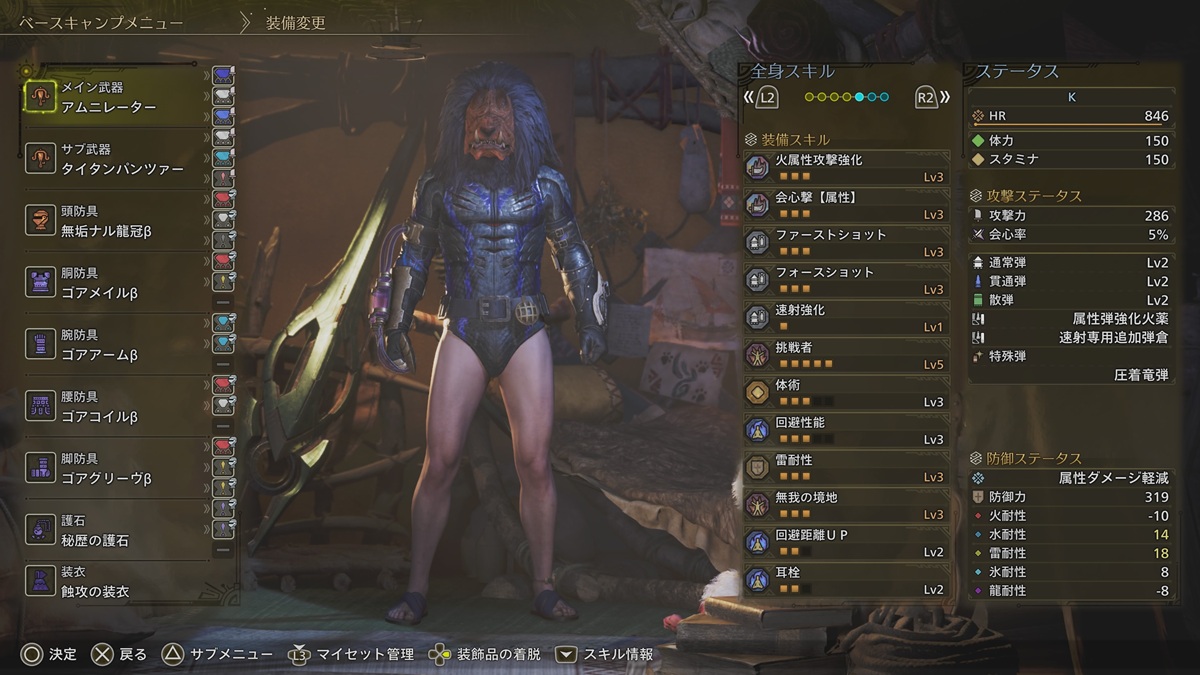Select sub weapon タイタンバンツァー slot
Viewport: 1200px width, 675px height.
[115, 159]
